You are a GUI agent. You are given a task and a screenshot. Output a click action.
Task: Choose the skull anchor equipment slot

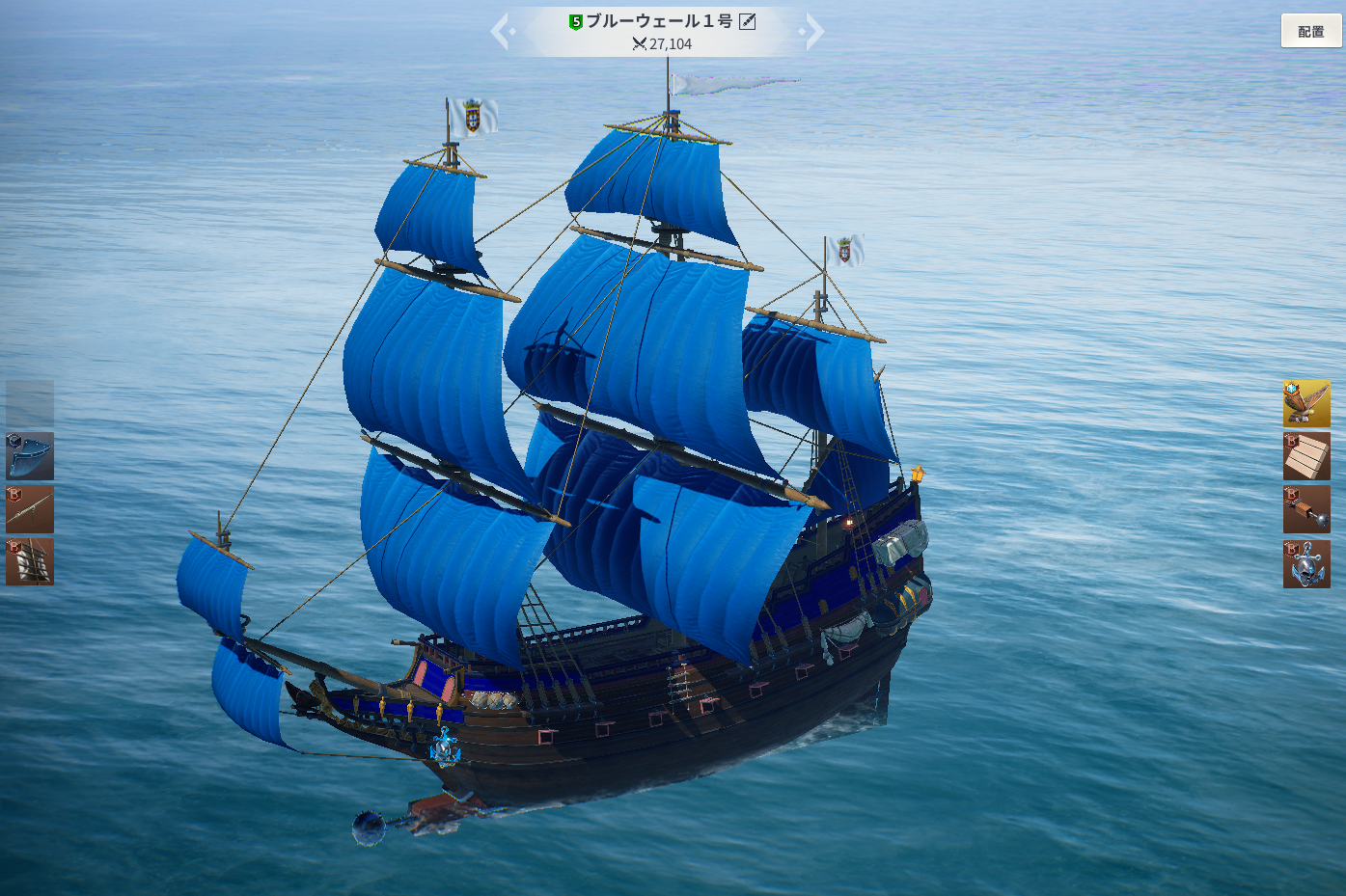click(1306, 563)
